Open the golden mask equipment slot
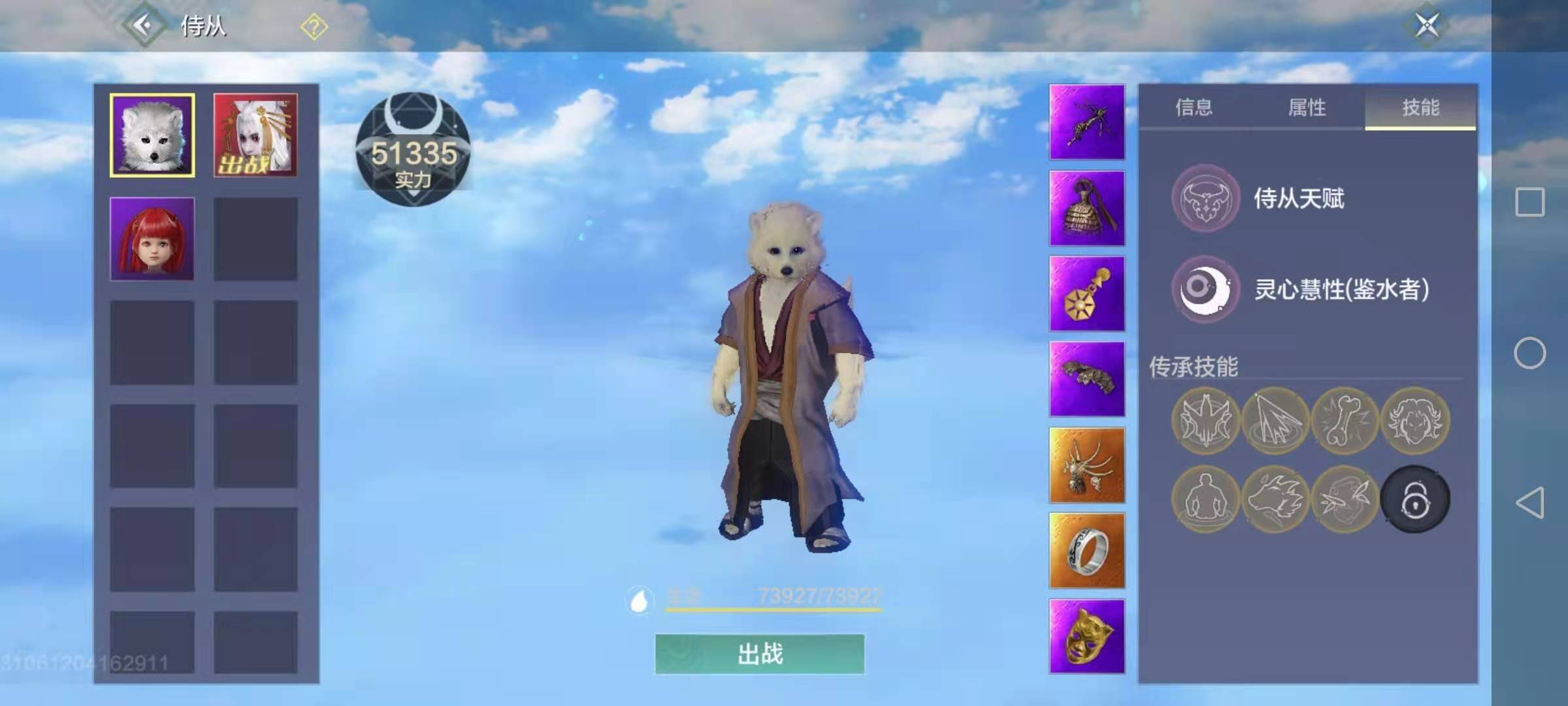Image resolution: width=1568 pixels, height=706 pixels. (x=1086, y=637)
